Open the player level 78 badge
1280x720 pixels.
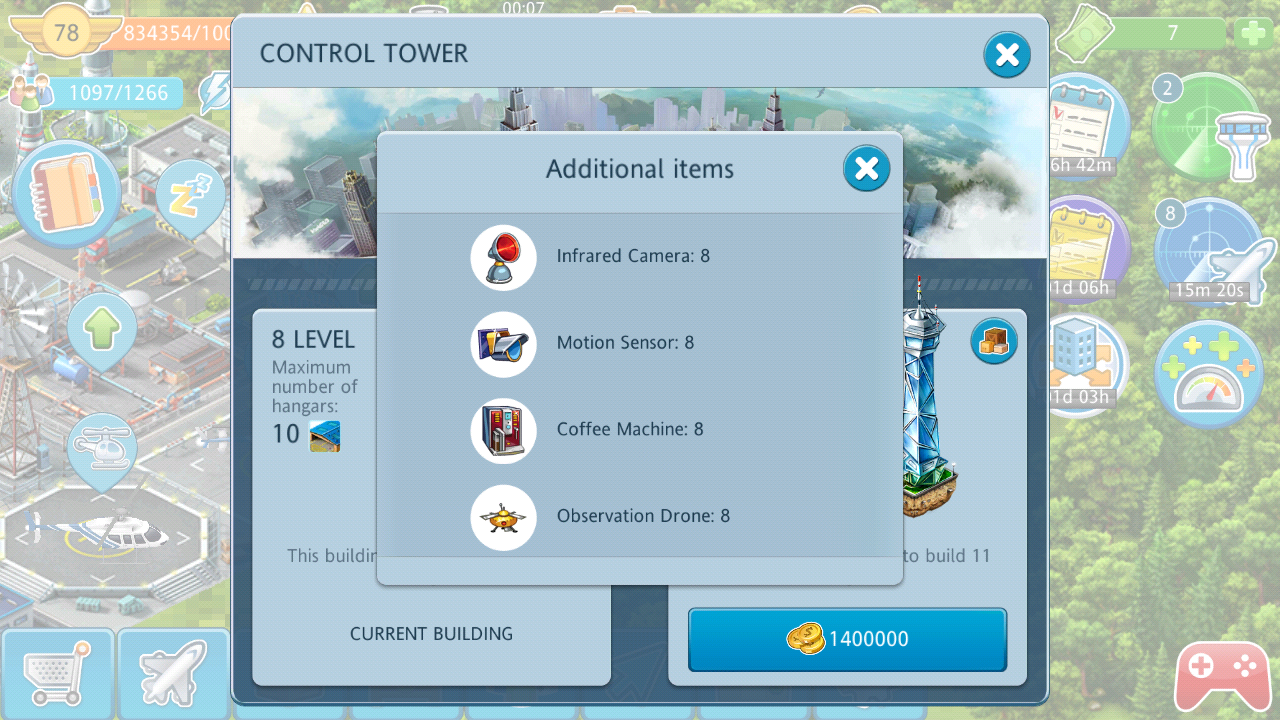(66, 33)
